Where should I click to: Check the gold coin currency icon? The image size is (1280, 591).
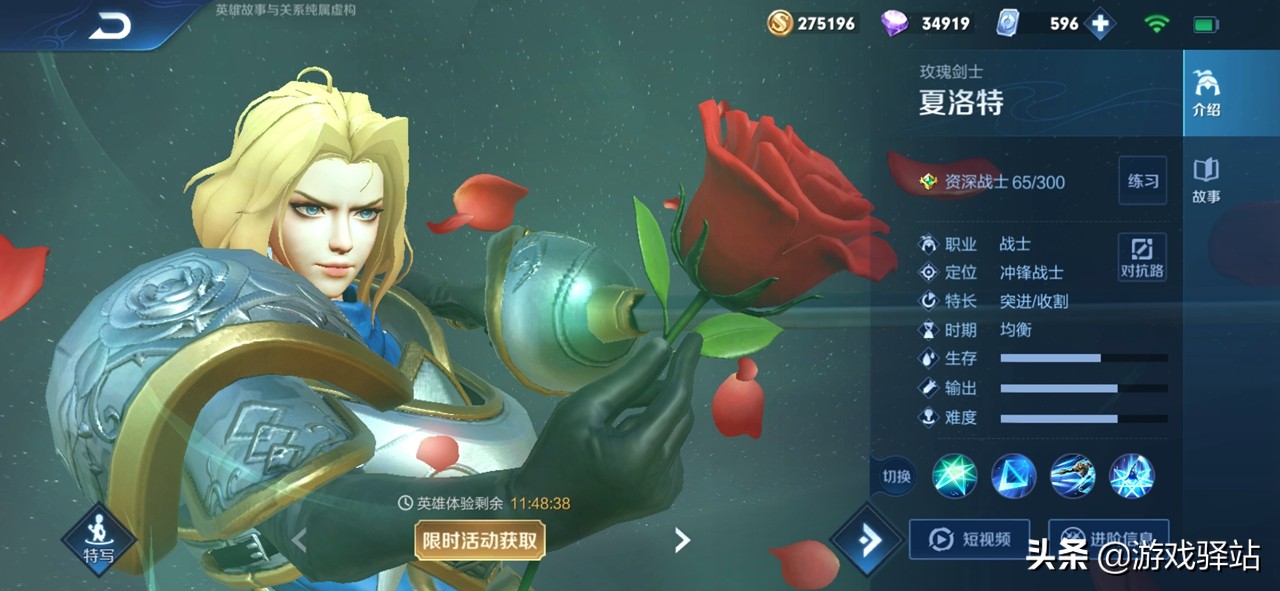780,23
